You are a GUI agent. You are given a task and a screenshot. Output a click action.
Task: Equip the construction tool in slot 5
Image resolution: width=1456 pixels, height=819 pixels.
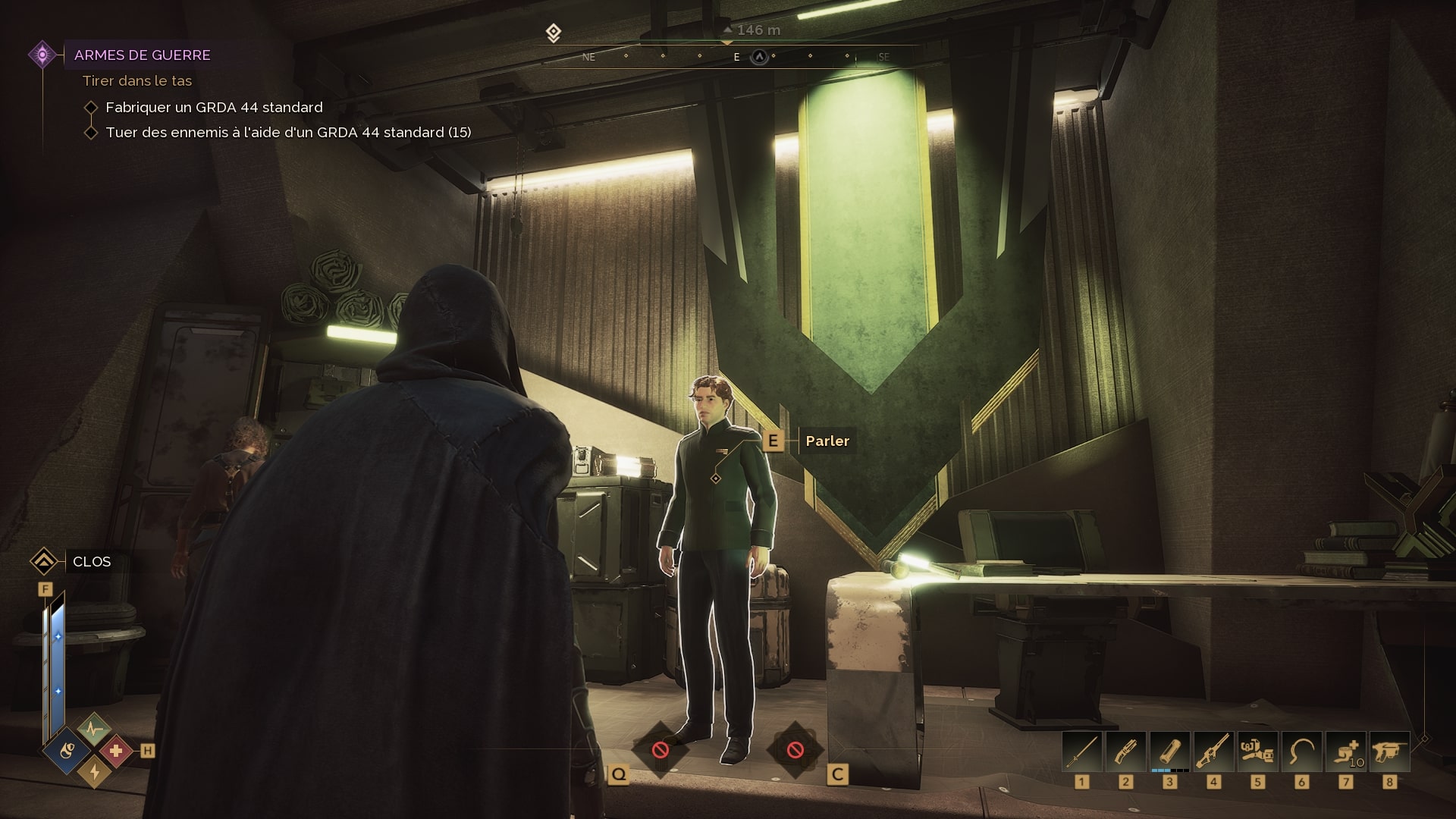coord(1257,752)
